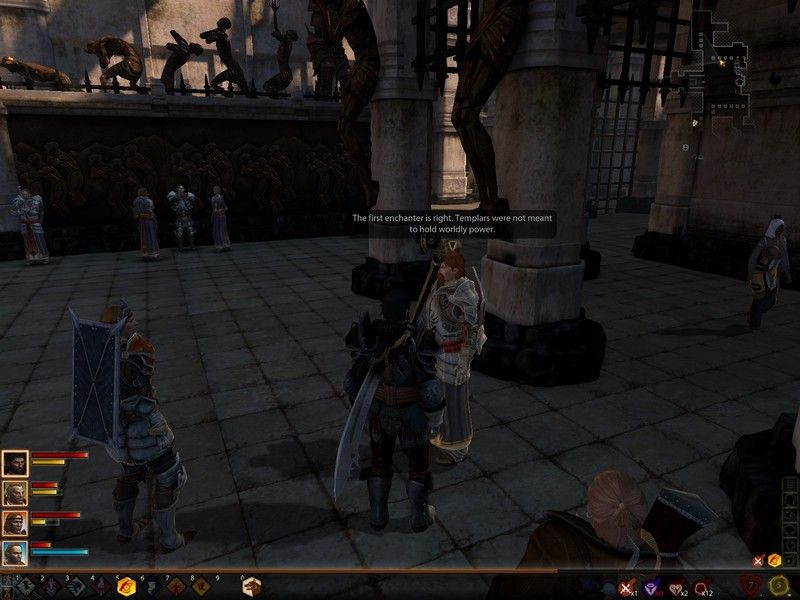Toggle the orange flame sustained mode icon

pyautogui.click(x=773, y=561)
